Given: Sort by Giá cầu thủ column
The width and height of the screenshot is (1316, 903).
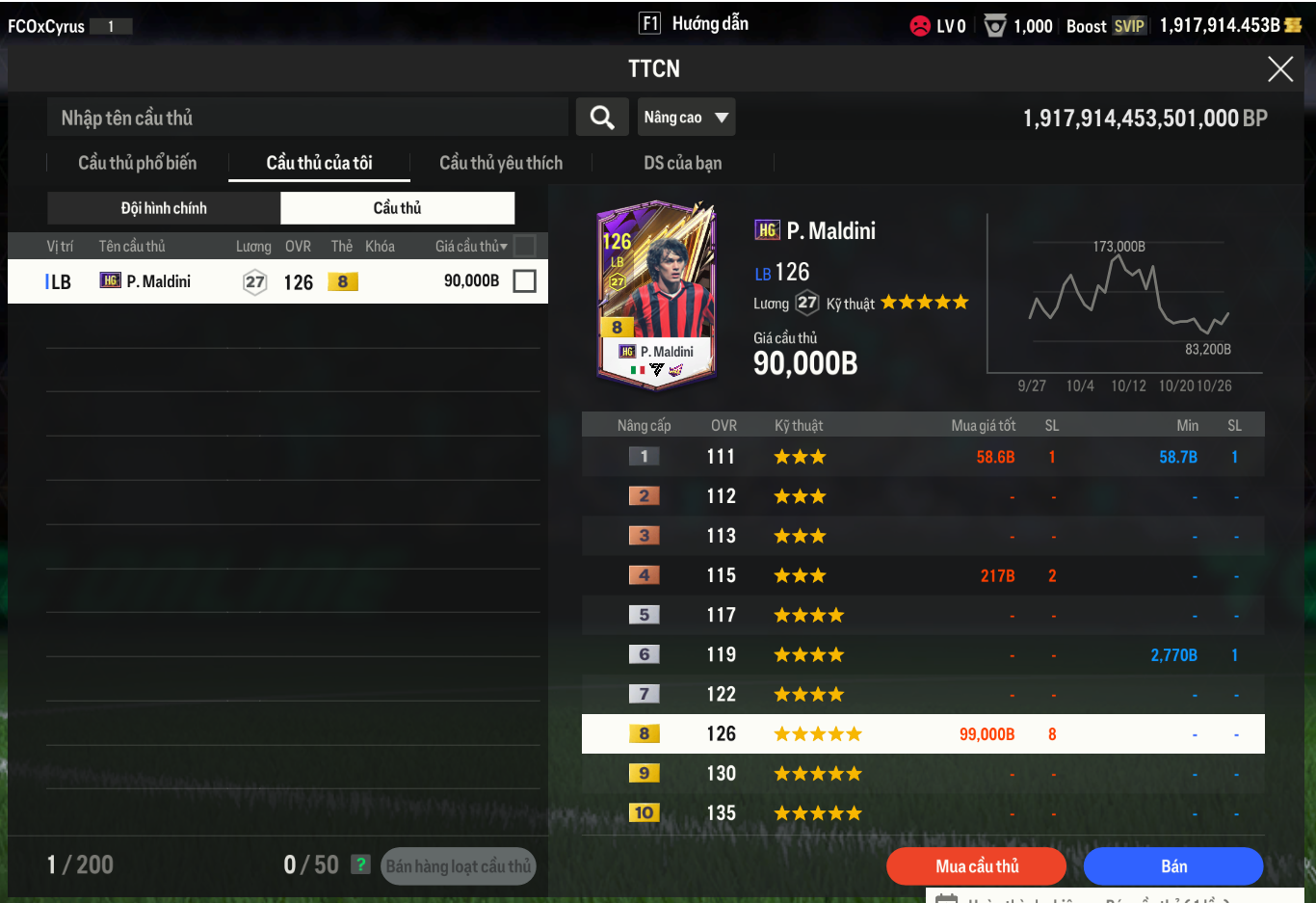Looking at the screenshot, I should tap(470, 247).
